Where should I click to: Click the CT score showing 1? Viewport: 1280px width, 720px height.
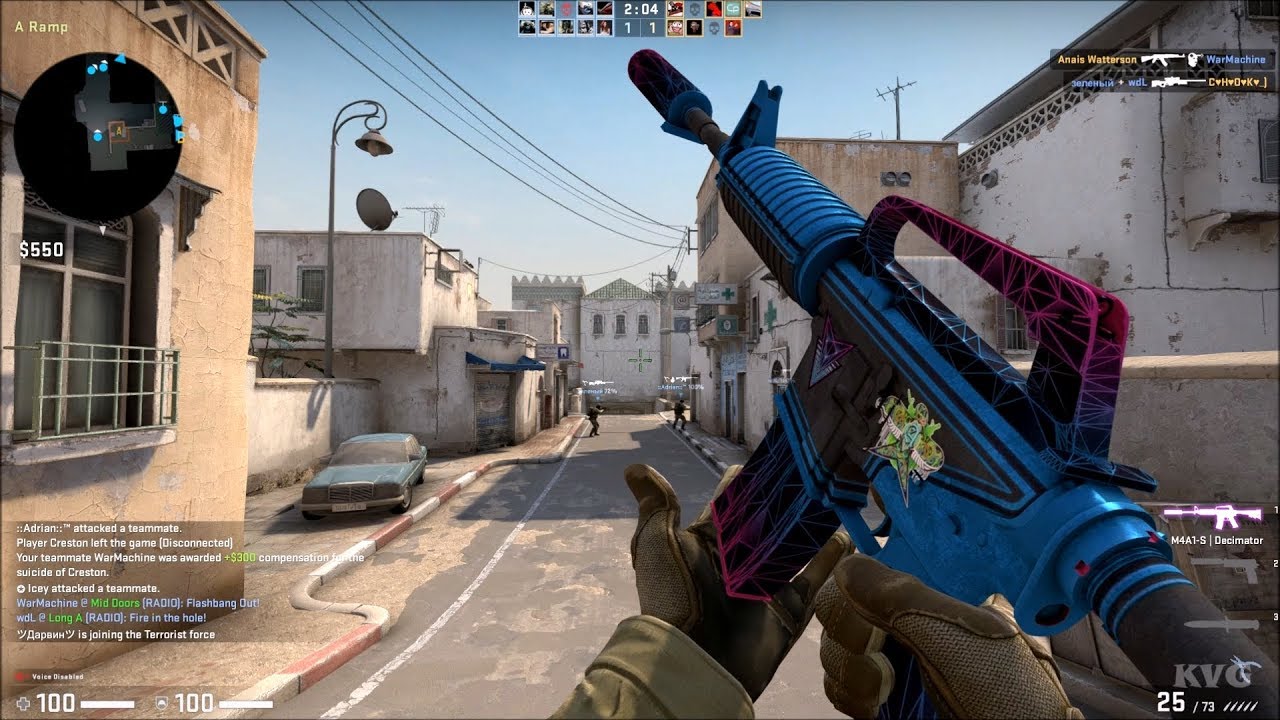(x=628, y=27)
